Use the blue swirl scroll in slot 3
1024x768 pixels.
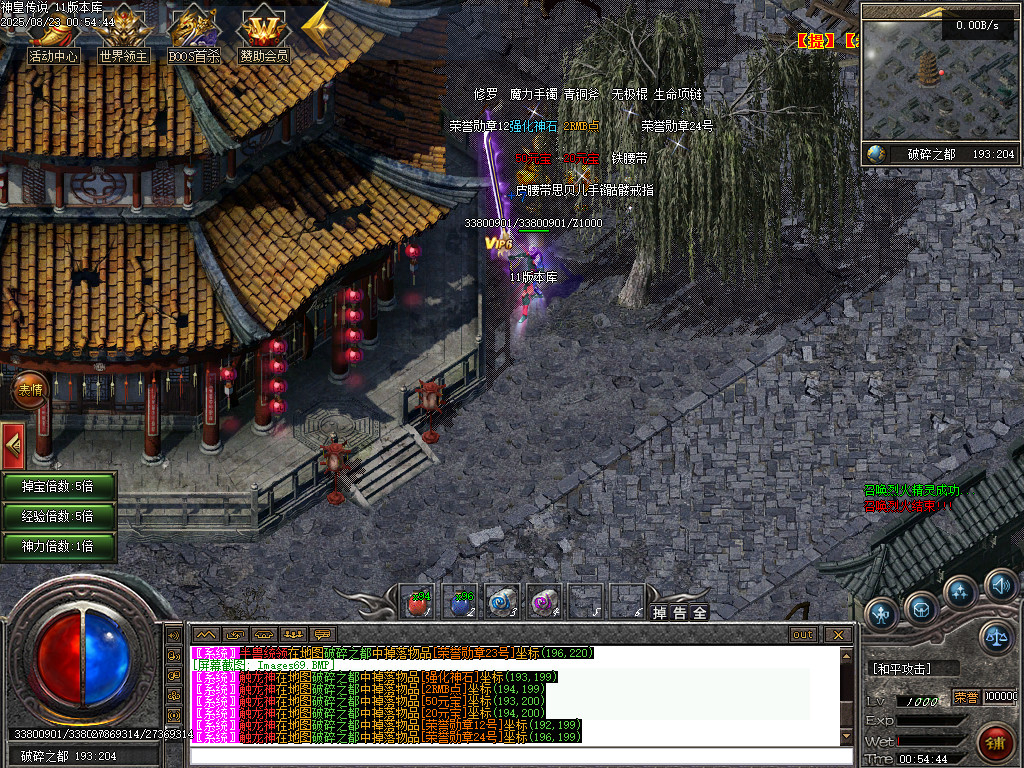(501, 602)
